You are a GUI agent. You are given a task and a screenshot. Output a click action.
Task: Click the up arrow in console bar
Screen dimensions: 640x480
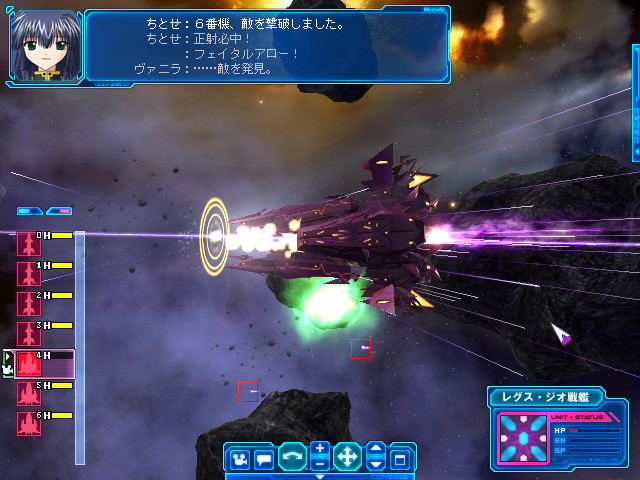pos(375,449)
